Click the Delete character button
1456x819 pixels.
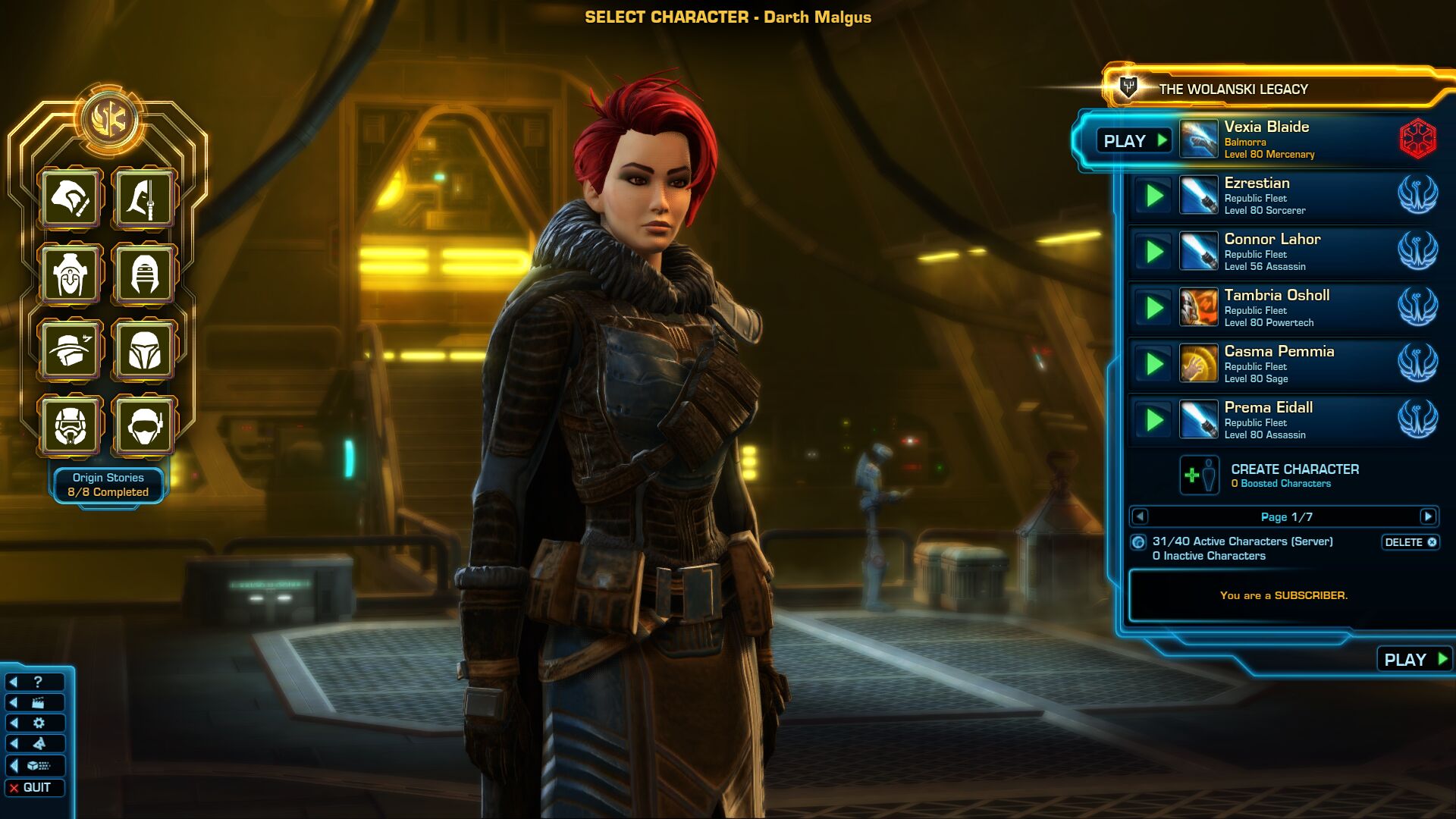point(1410,542)
